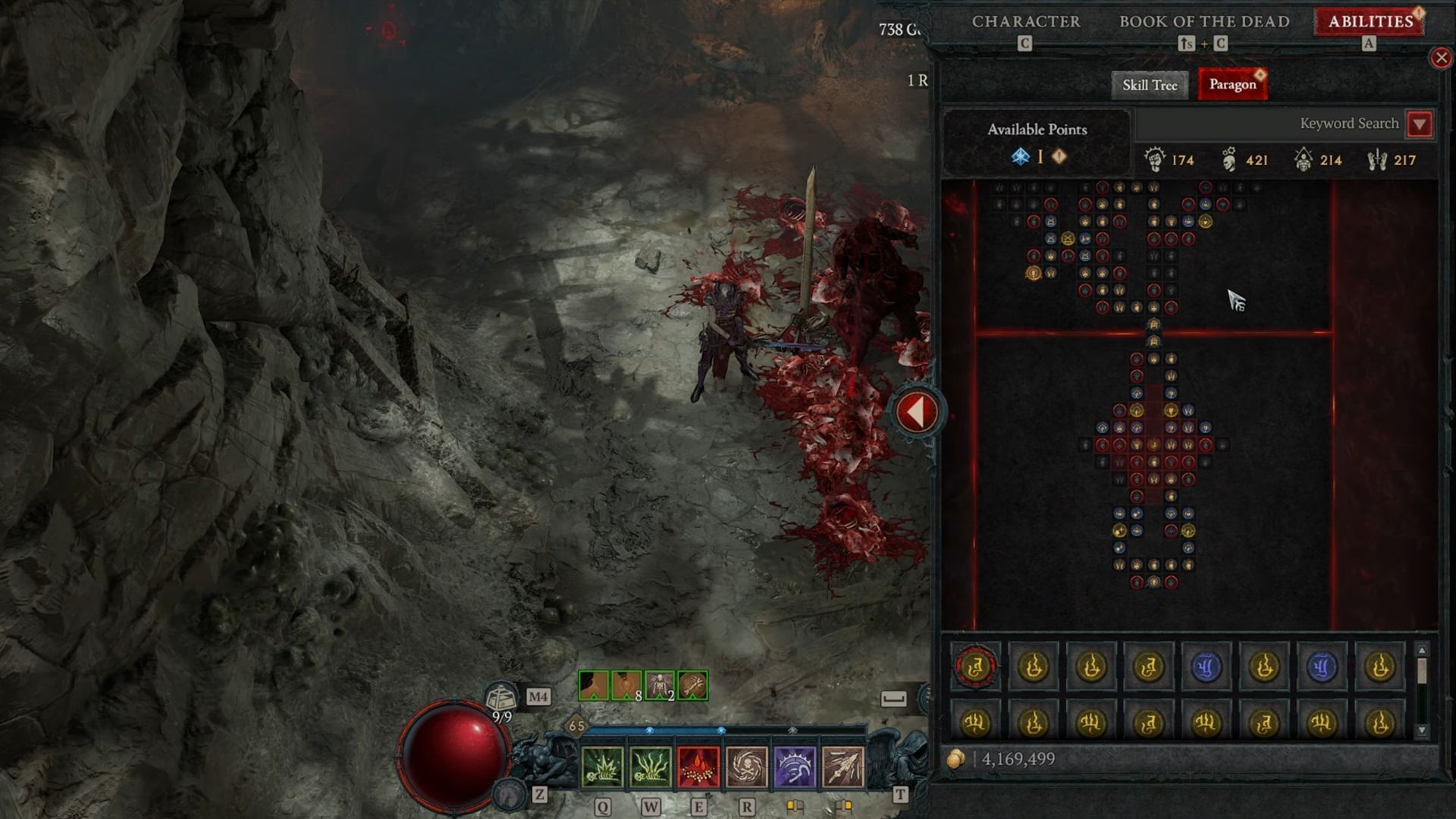The width and height of the screenshot is (1456, 819).
Task: Use the skull vortex skill
Action: pos(747,767)
